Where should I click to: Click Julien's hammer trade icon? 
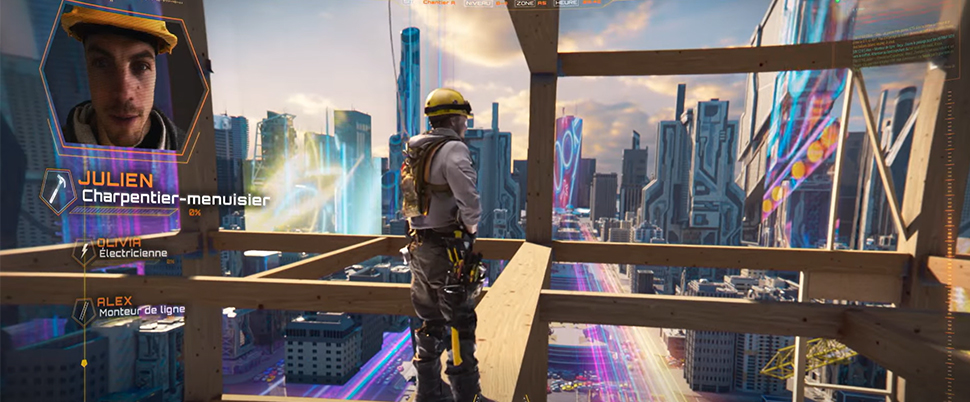coord(58,190)
